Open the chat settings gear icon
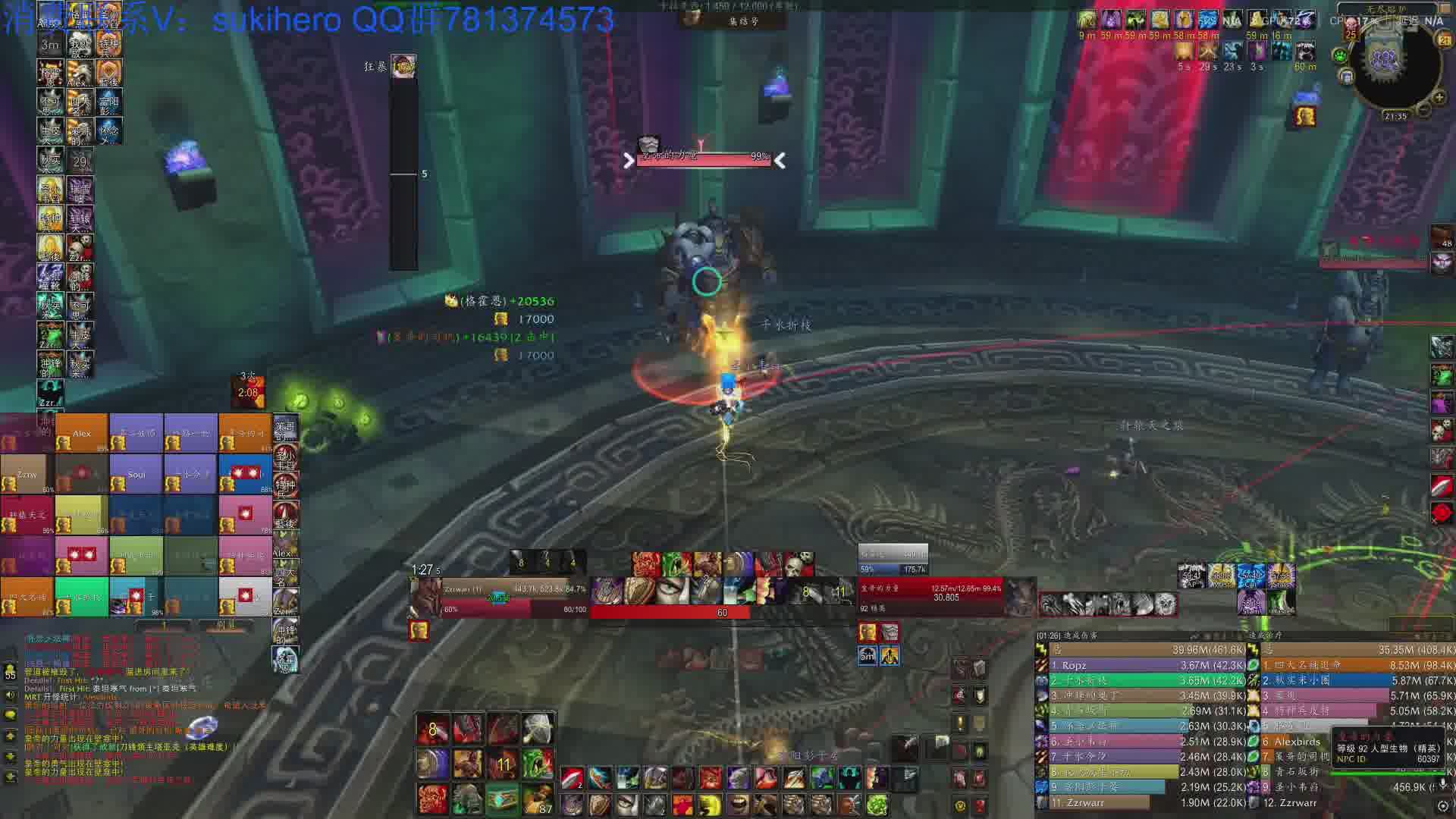This screenshot has width=1456, height=819. pyautogui.click(x=1443, y=805)
